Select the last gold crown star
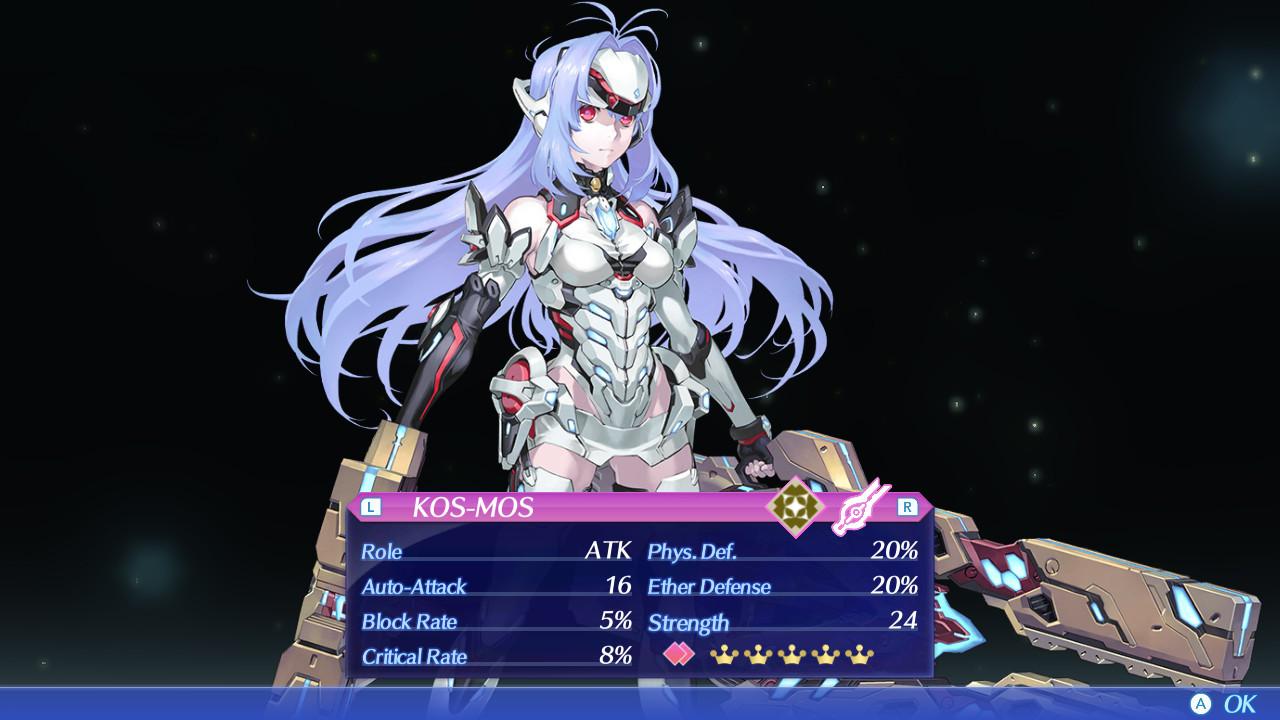 tap(859, 654)
